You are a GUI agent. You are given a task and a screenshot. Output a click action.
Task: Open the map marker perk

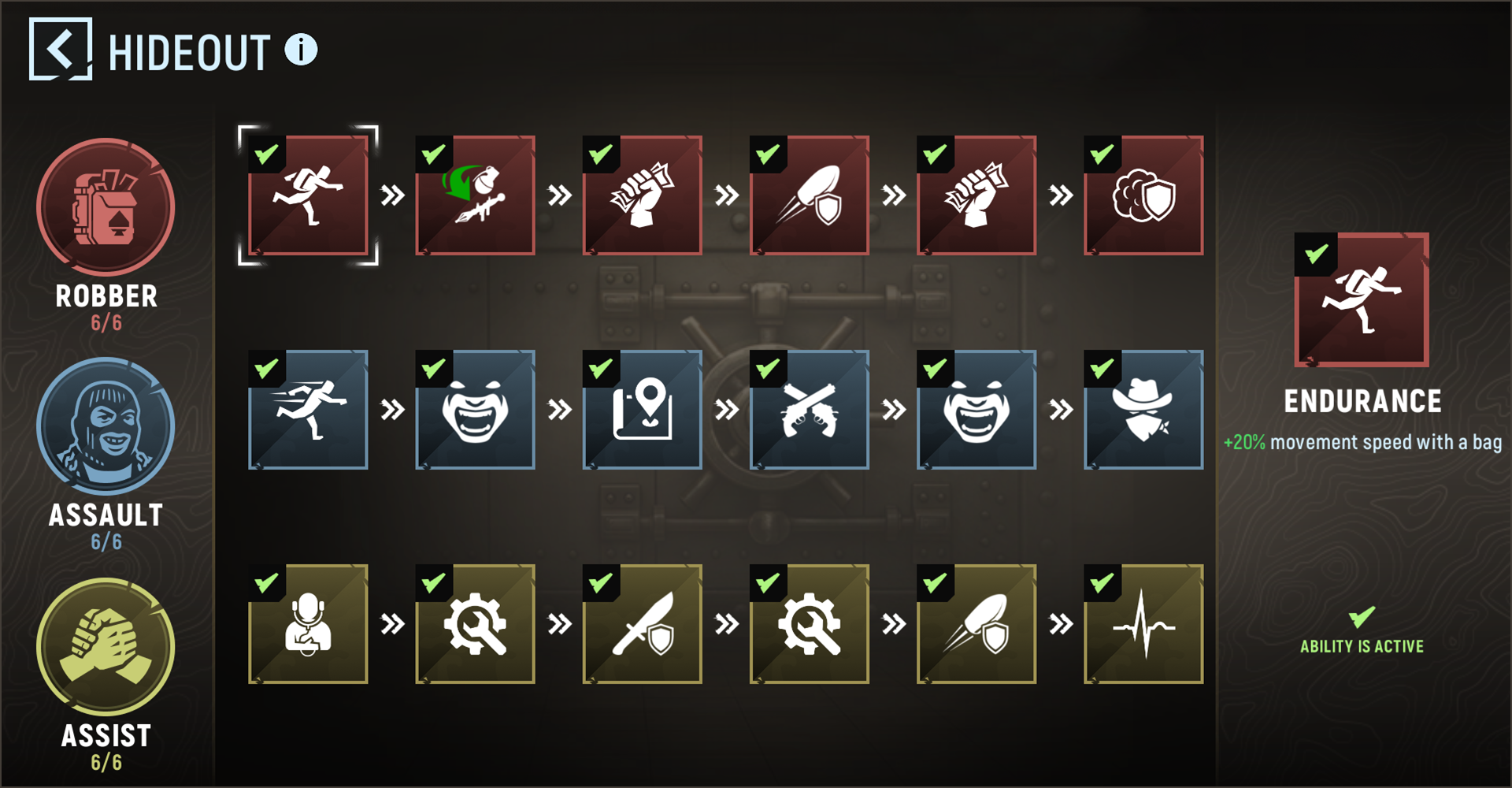pos(643,410)
